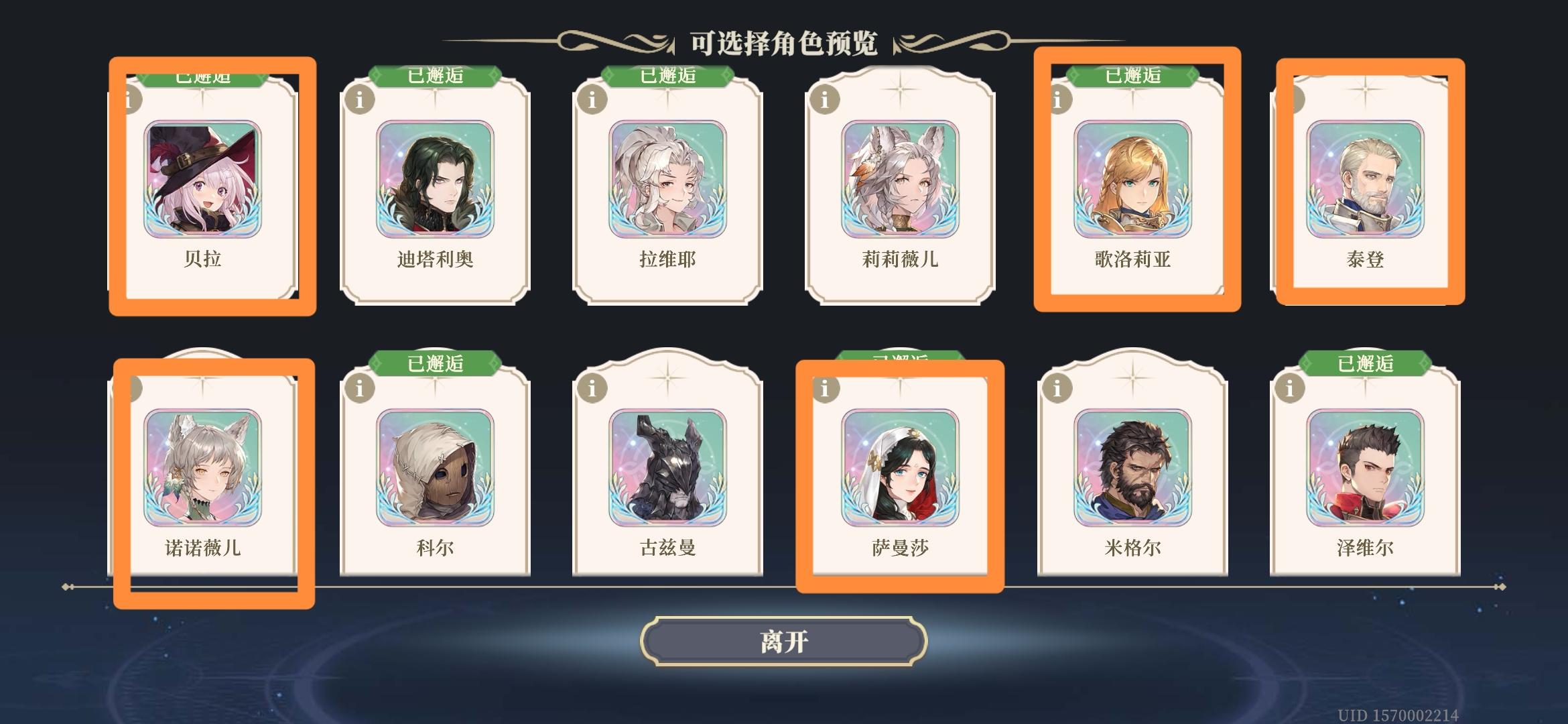Open the info icon on 迪塔利奥's card

click(360, 98)
